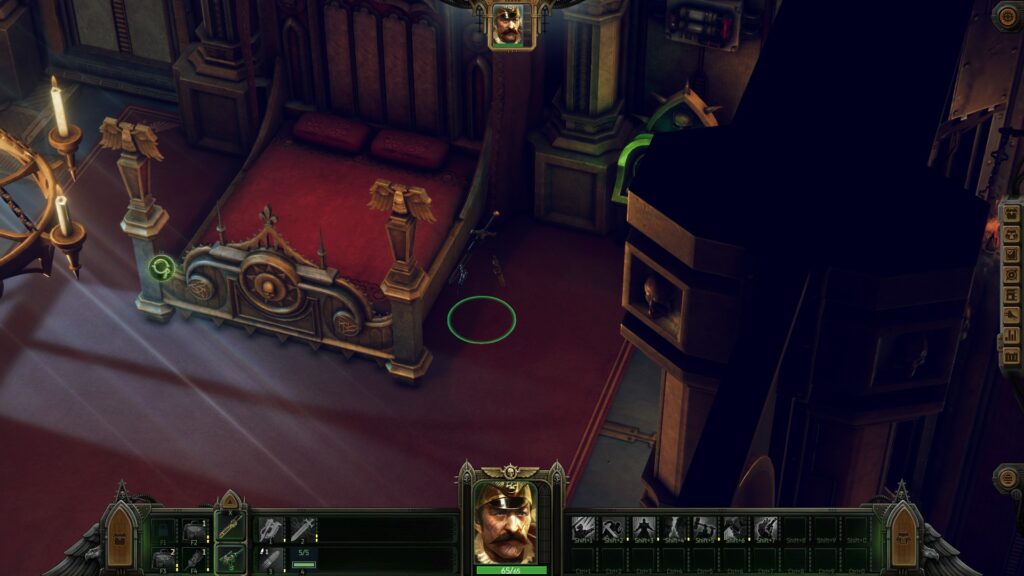Activate the sword attack ability in slot 2
1024x576 pixels.
(303, 529)
